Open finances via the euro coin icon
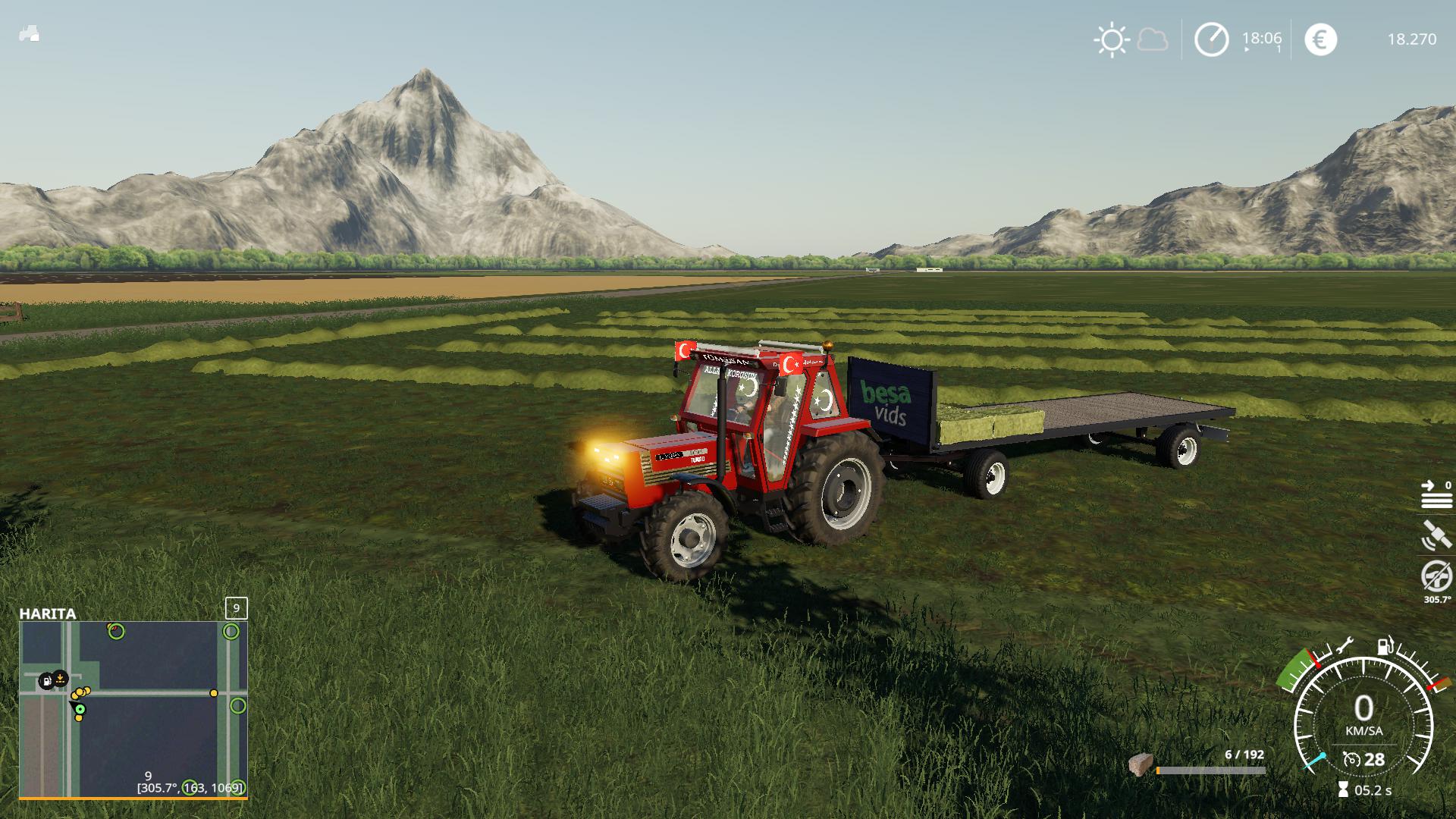Image resolution: width=1456 pixels, height=819 pixels. (x=1320, y=39)
